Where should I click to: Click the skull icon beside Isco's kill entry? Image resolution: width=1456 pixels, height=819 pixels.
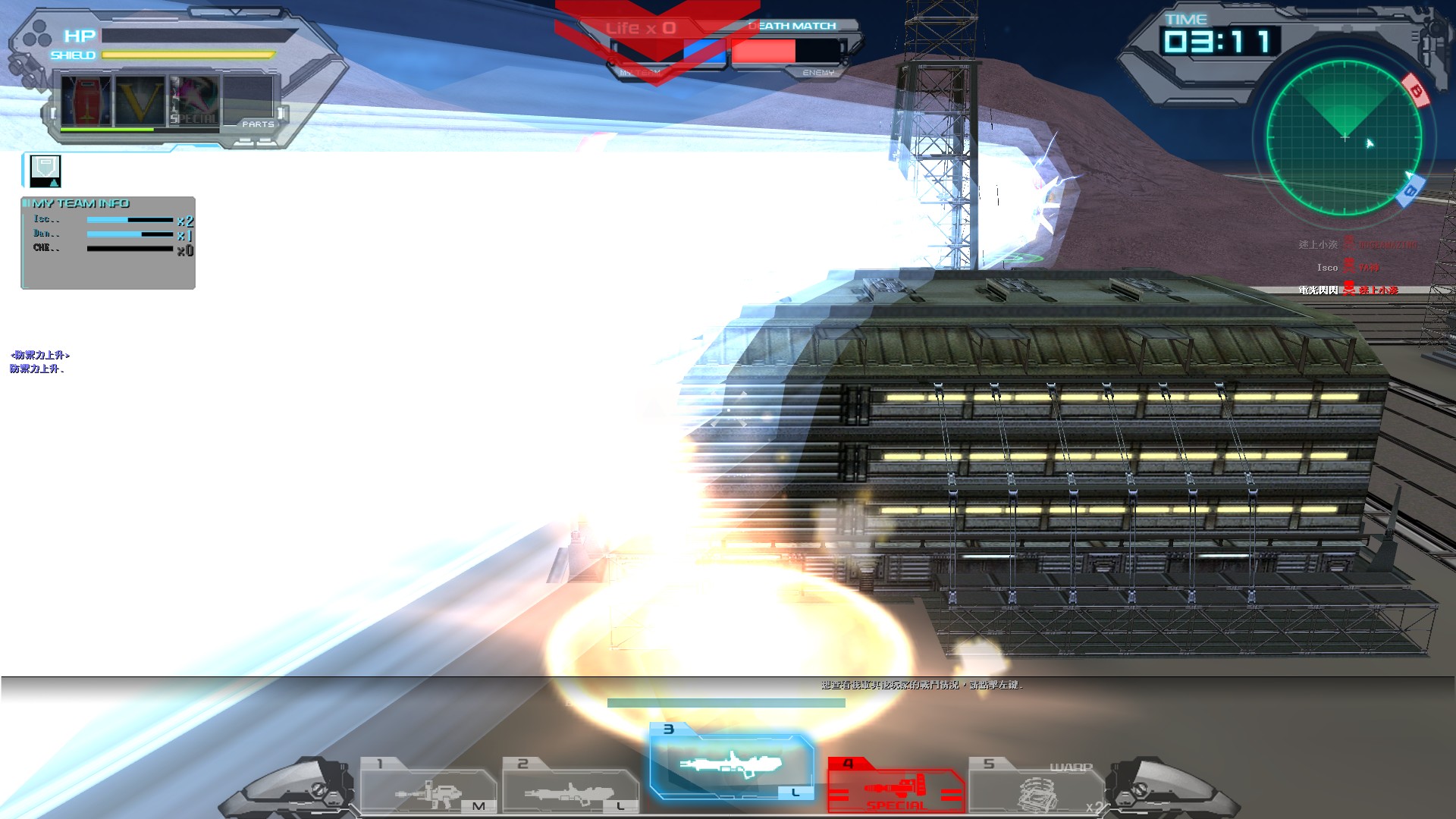(x=1351, y=267)
